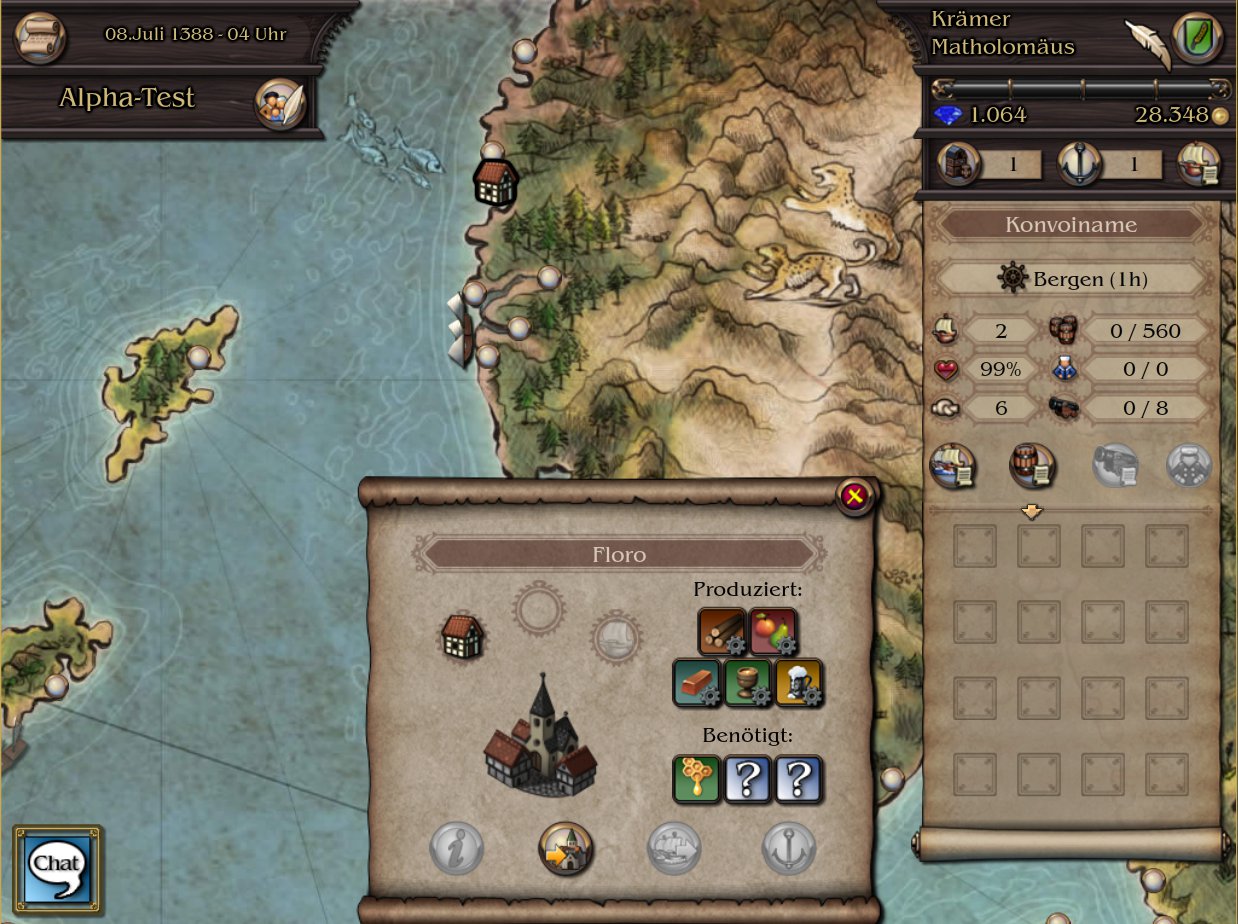1238x924 pixels.
Task: Open the scroll menu beside the date
Action: pos(40,36)
